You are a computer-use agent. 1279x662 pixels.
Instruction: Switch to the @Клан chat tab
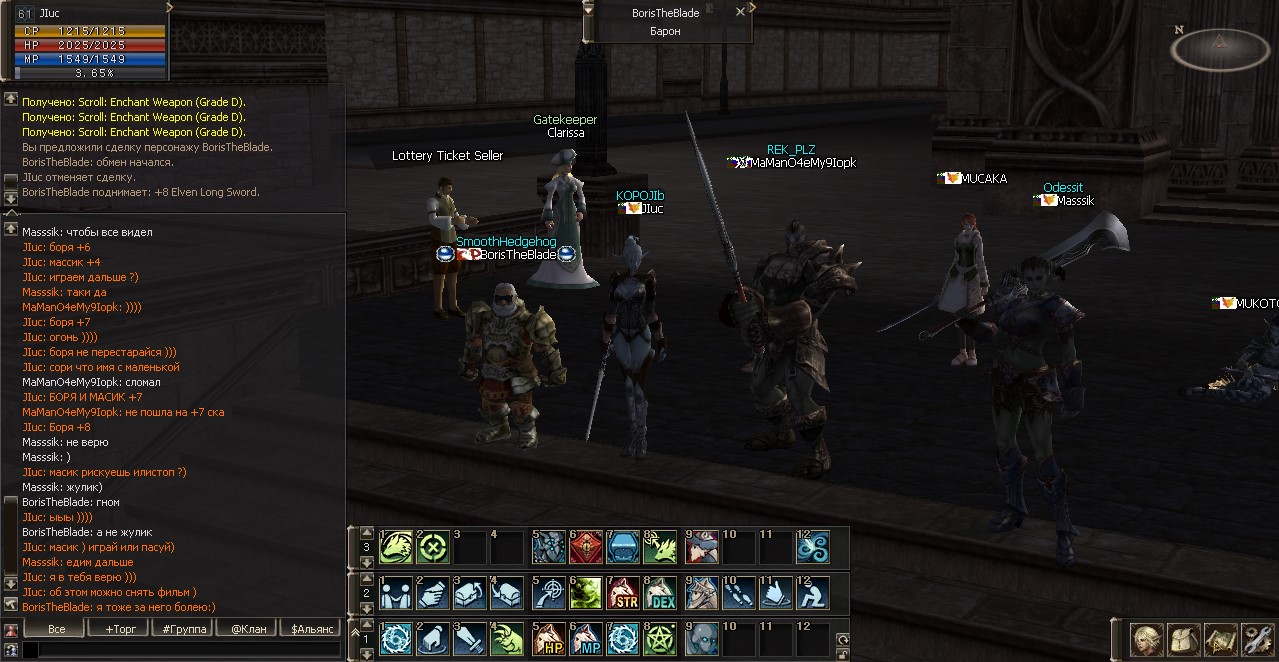pos(249,629)
